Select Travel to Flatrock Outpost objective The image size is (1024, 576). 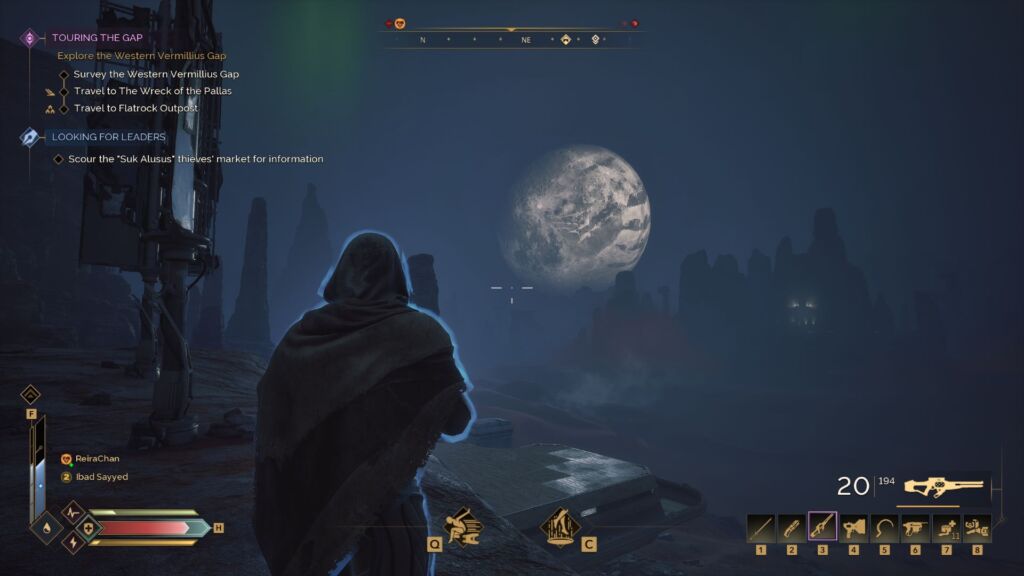(135, 108)
